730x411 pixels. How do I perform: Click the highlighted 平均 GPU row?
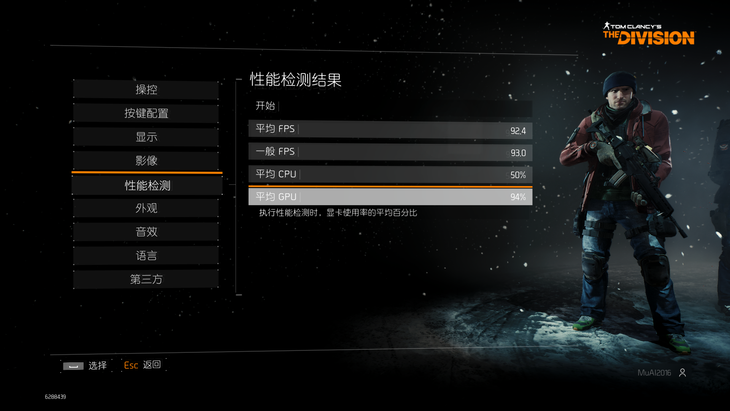coord(390,197)
